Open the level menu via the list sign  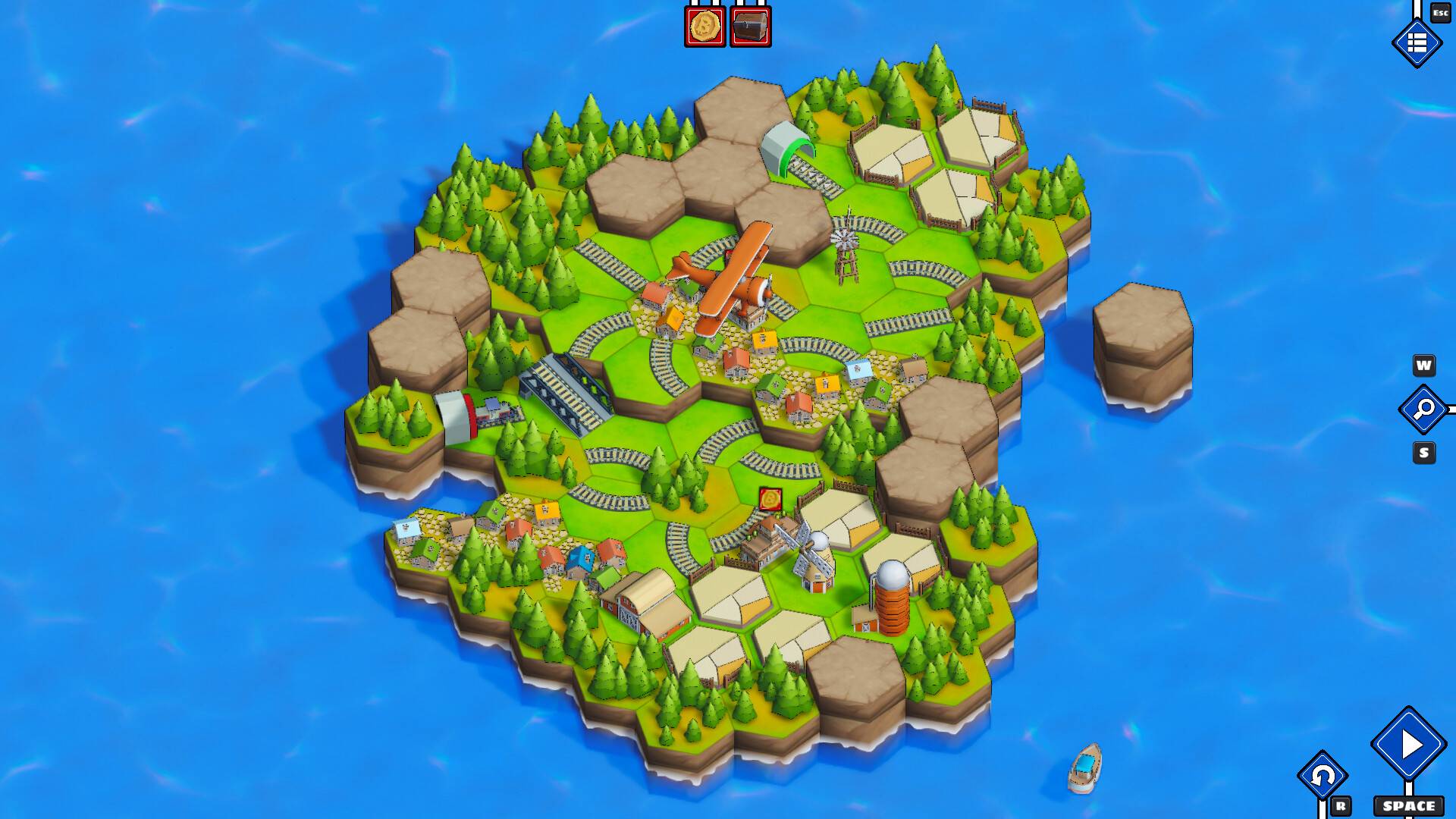click(x=1417, y=43)
